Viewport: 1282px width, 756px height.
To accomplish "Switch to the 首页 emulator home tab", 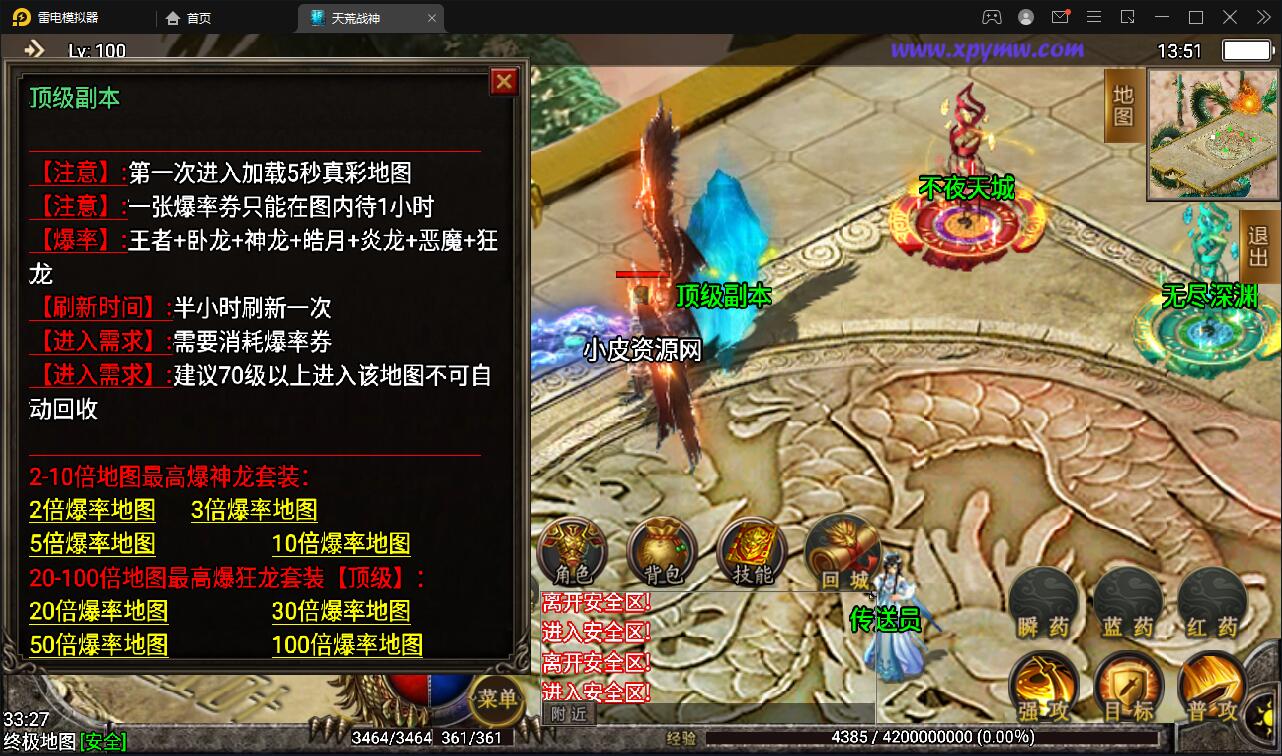I will tap(188, 17).
